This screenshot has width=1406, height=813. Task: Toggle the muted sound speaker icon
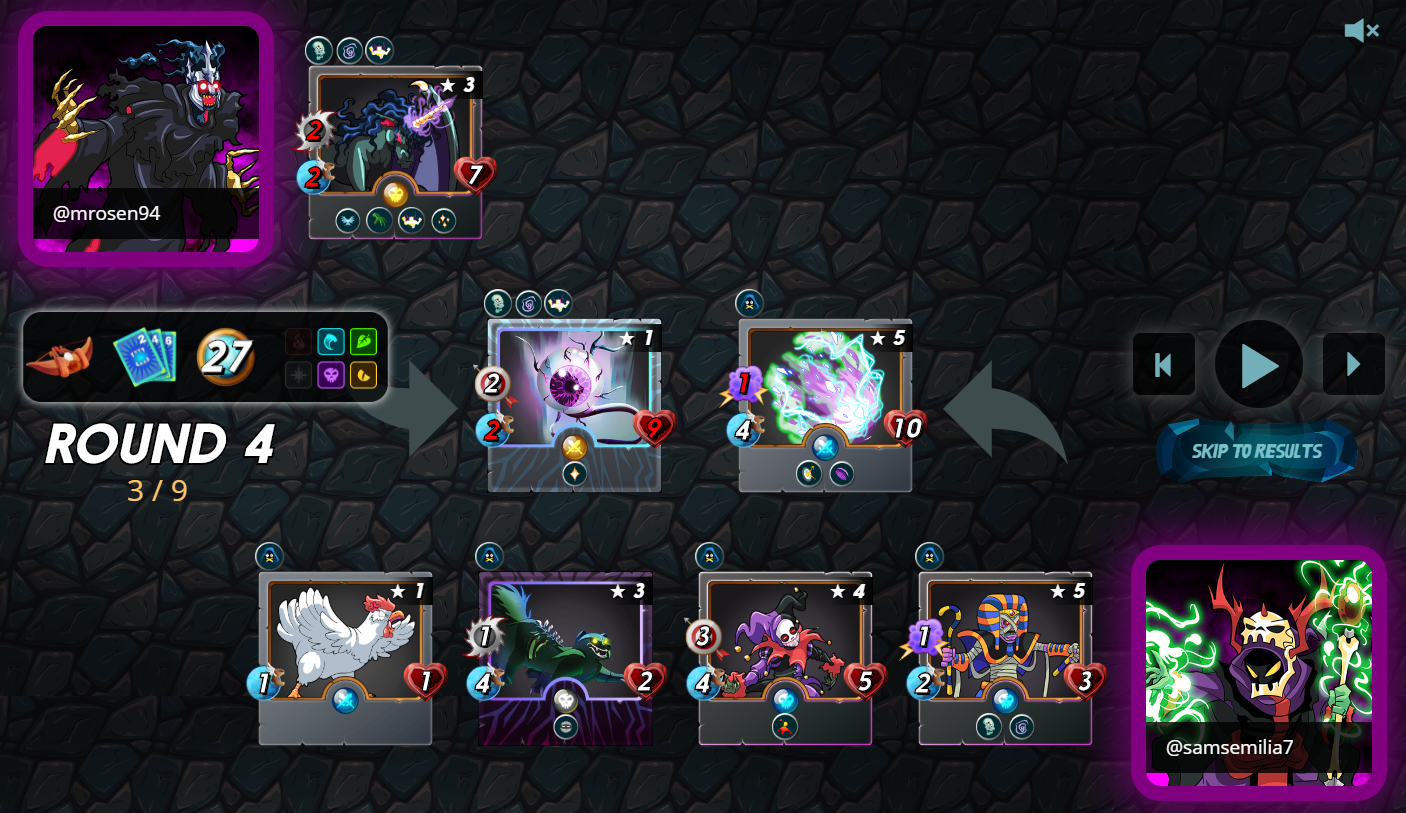click(1361, 31)
